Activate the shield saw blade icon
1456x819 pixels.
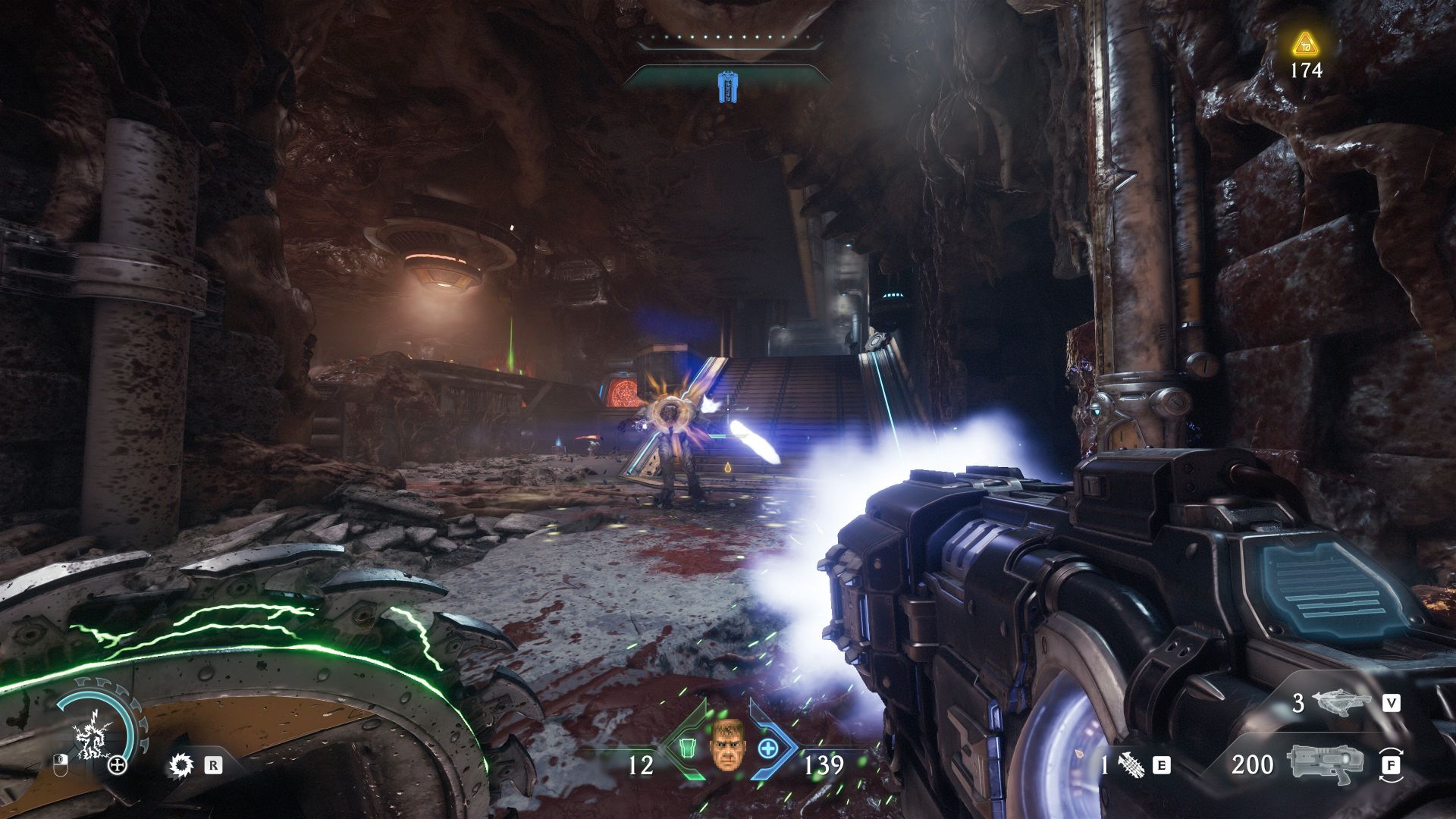(180, 765)
